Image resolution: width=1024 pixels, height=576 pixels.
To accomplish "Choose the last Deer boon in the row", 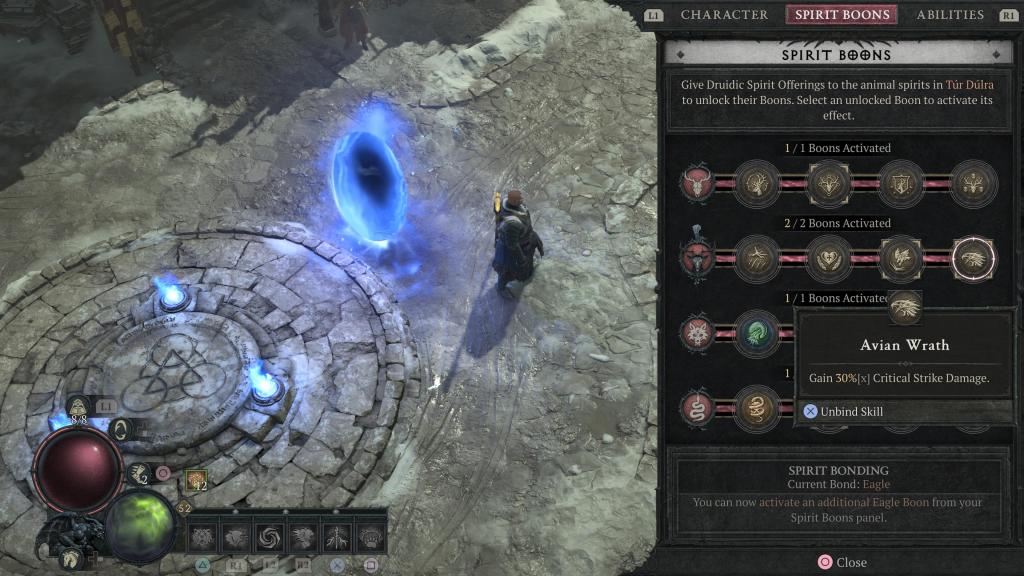I will pos(973,183).
